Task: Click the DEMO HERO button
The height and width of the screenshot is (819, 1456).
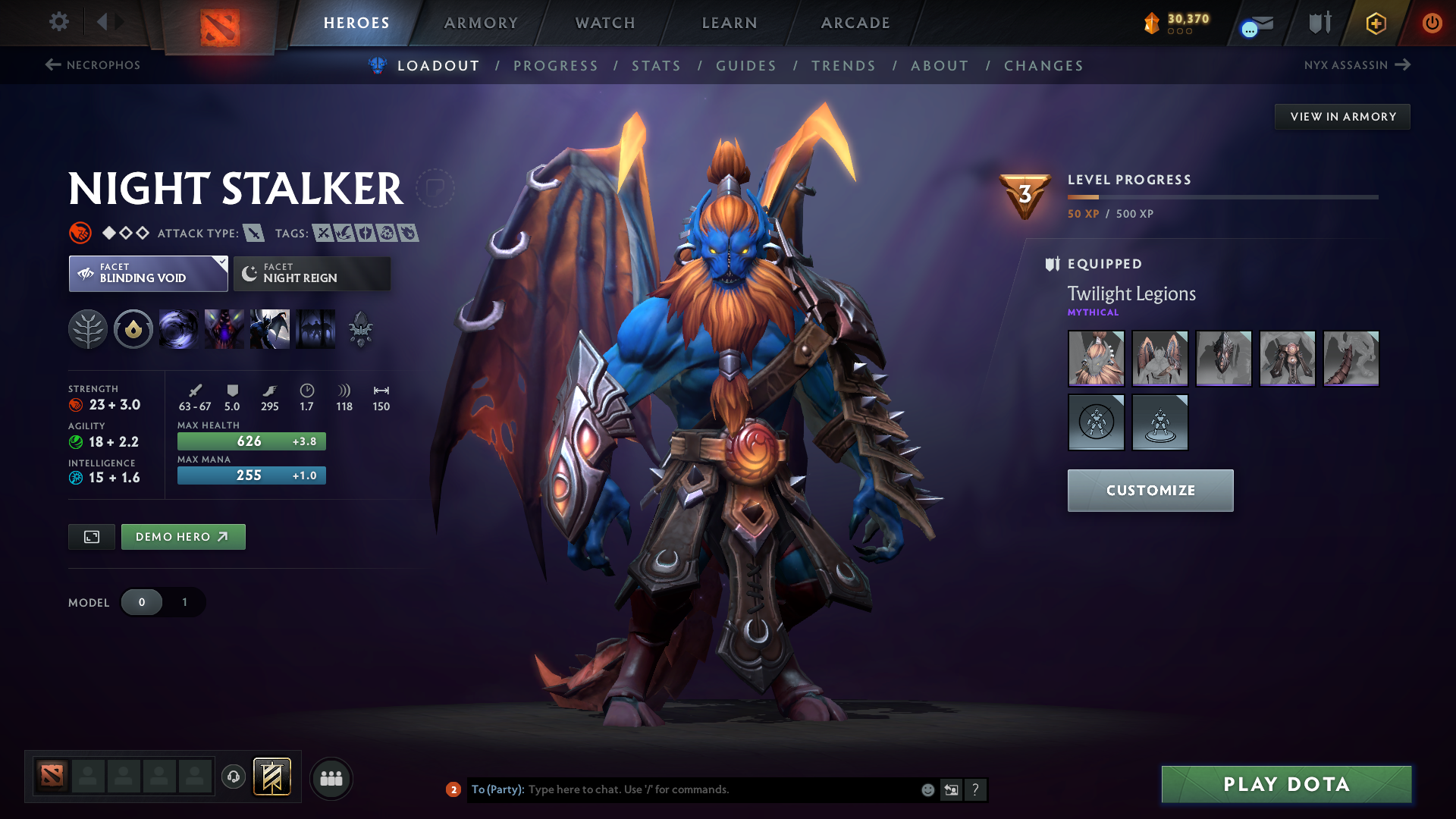Action: click(183, 536)
